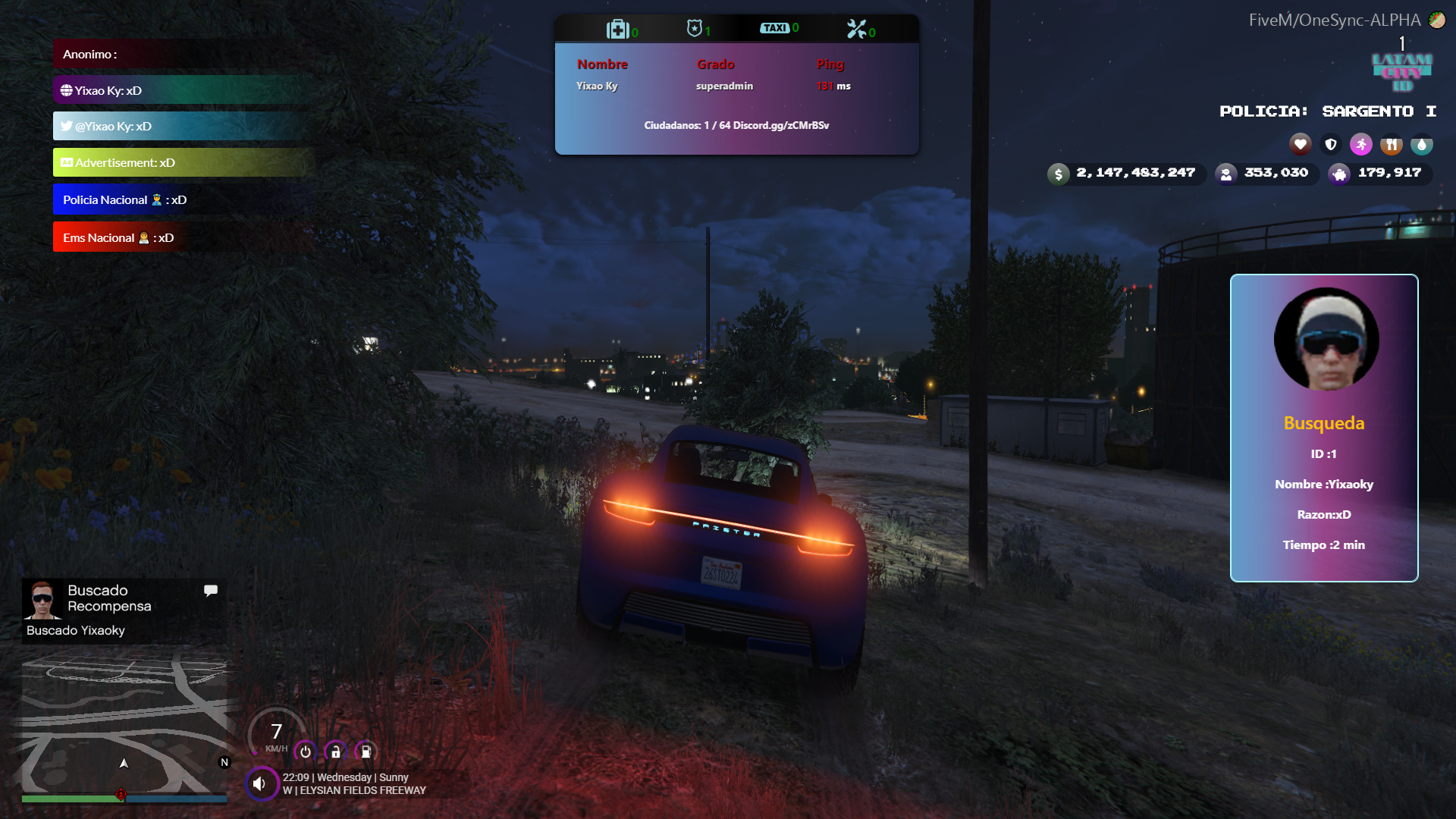Toggle the vehicle door lock icon
The width and height of the screenshot is (1456, 819).
(x=335, y=752)
